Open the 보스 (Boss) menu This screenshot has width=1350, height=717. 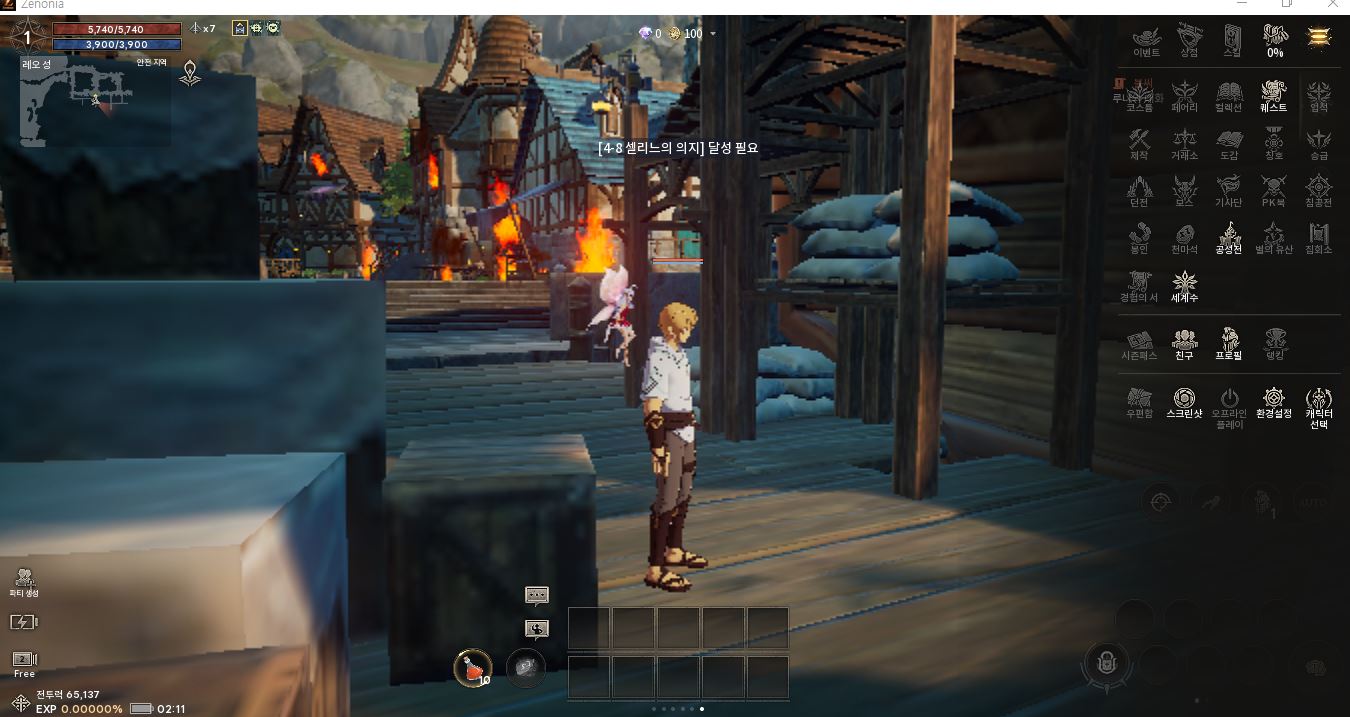tap(1185, 190)
